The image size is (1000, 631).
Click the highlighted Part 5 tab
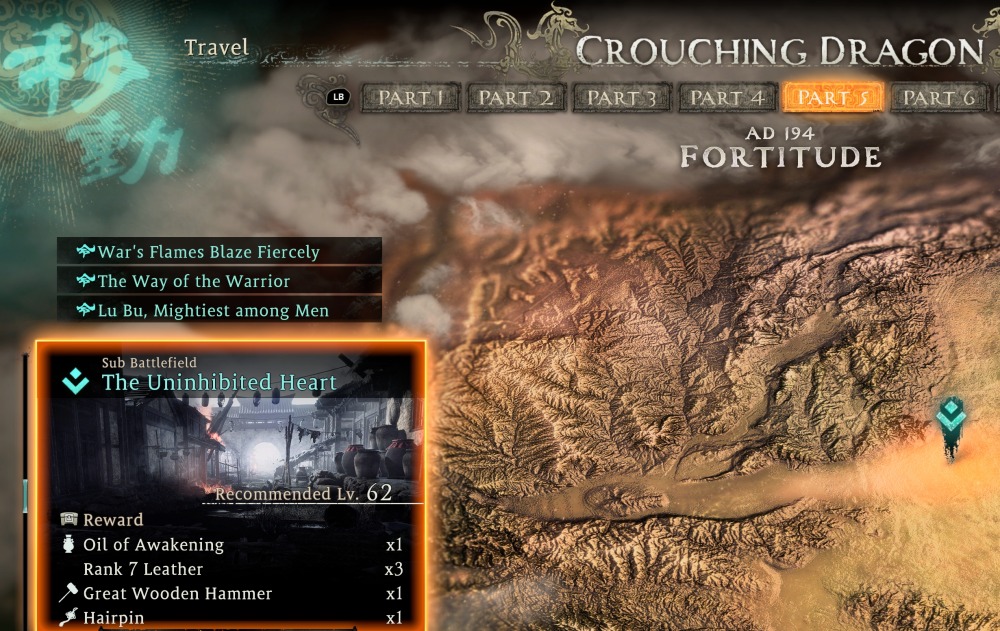pos(834,98)
